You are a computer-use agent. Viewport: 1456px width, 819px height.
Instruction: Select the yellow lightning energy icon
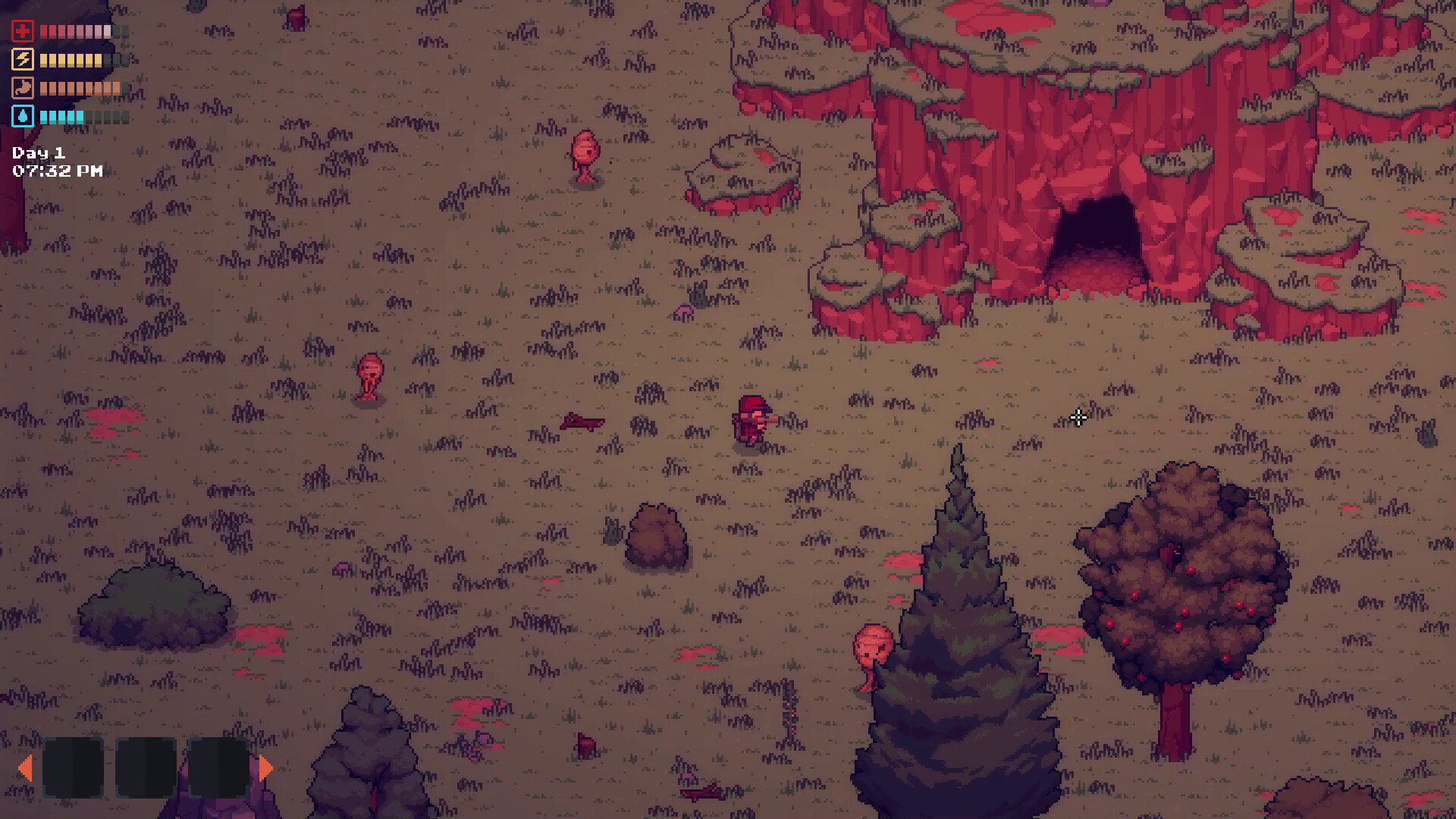tap(22, 60)
